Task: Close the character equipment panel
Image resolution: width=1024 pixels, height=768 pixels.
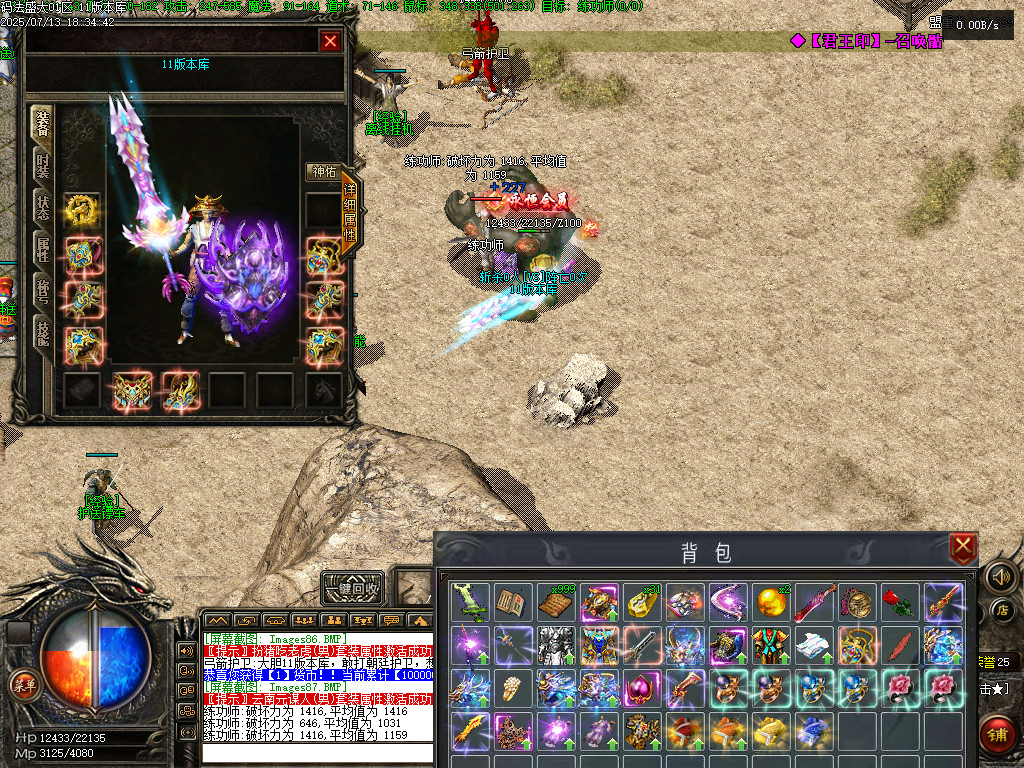Action: pyautogui.click(x=330, y=41)
